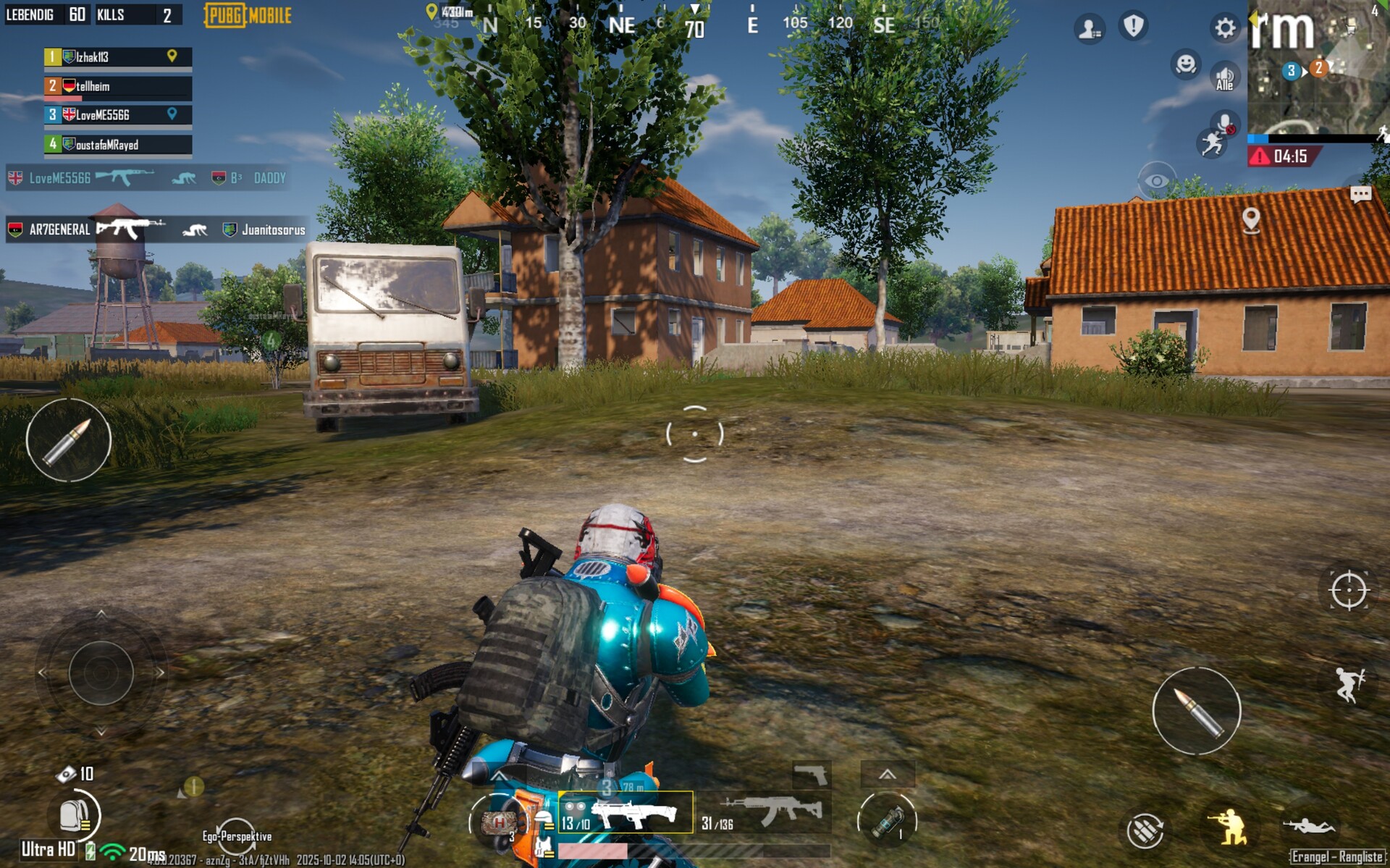
Task: Open the settings gear menu
Action: click(1224, 28)
